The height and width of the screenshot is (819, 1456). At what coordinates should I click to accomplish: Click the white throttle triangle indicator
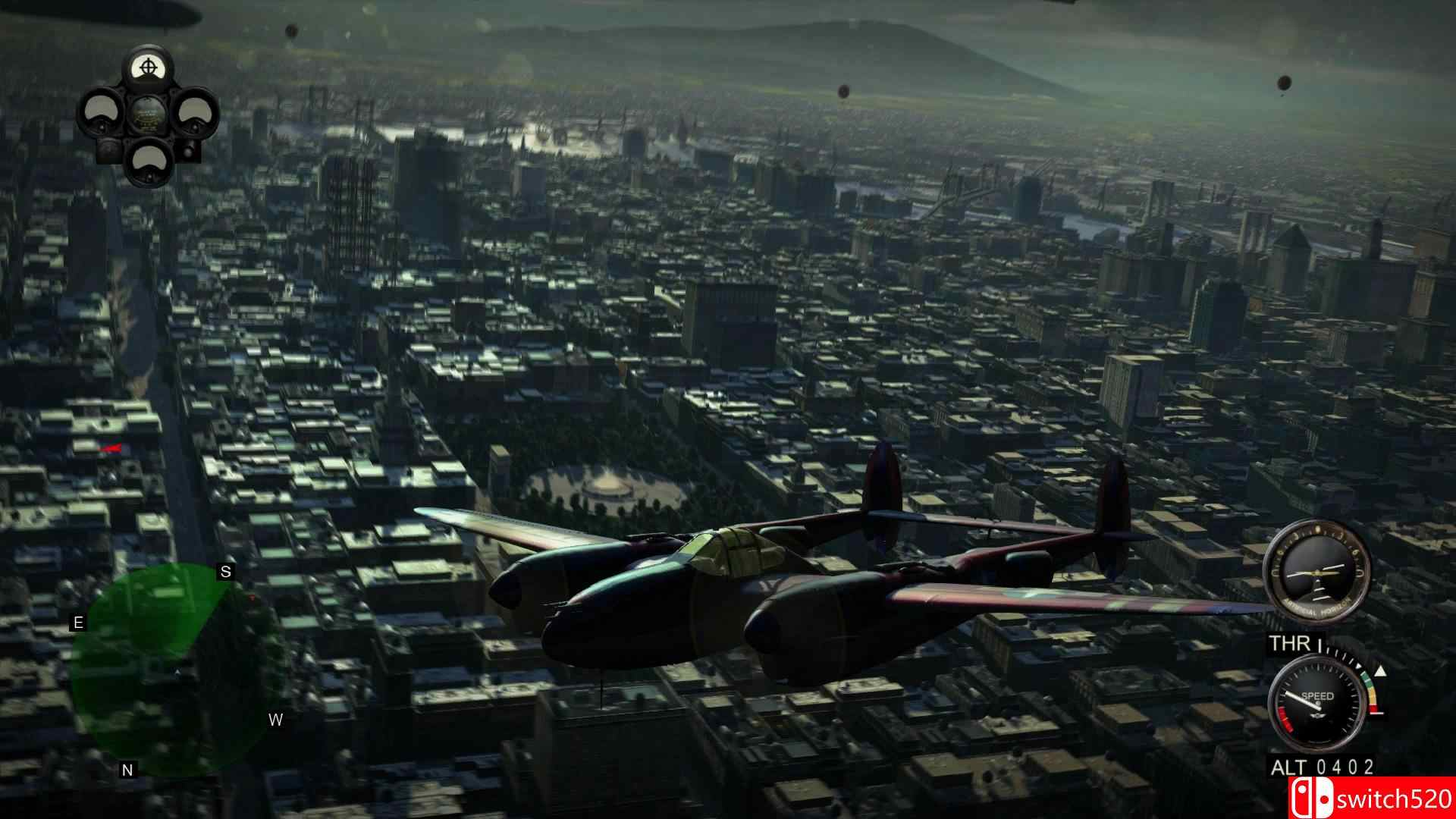pyautogui.click(x=1380, y=671)
